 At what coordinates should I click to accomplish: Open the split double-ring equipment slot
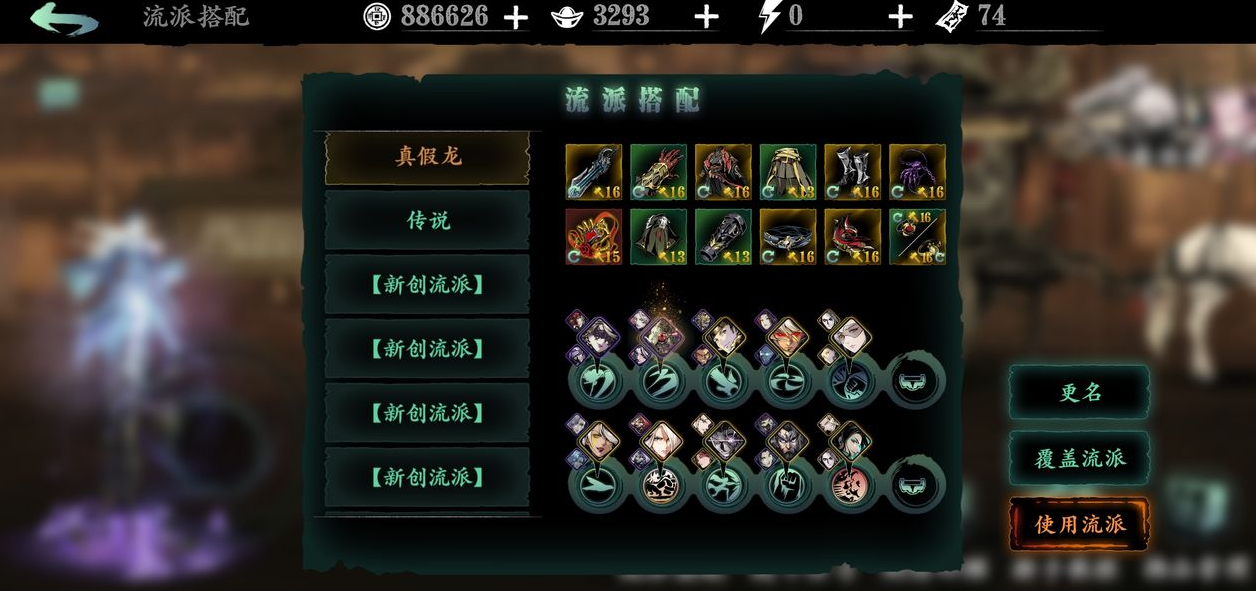pyautogui.click(x=917, y=237)
